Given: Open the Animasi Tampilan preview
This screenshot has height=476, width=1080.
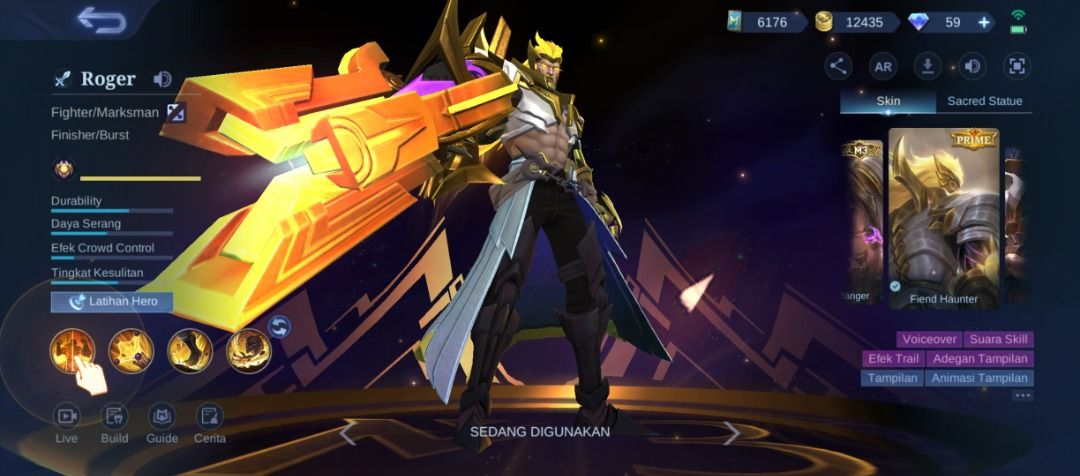Looking at the screenshot, I should click(979, 378).
